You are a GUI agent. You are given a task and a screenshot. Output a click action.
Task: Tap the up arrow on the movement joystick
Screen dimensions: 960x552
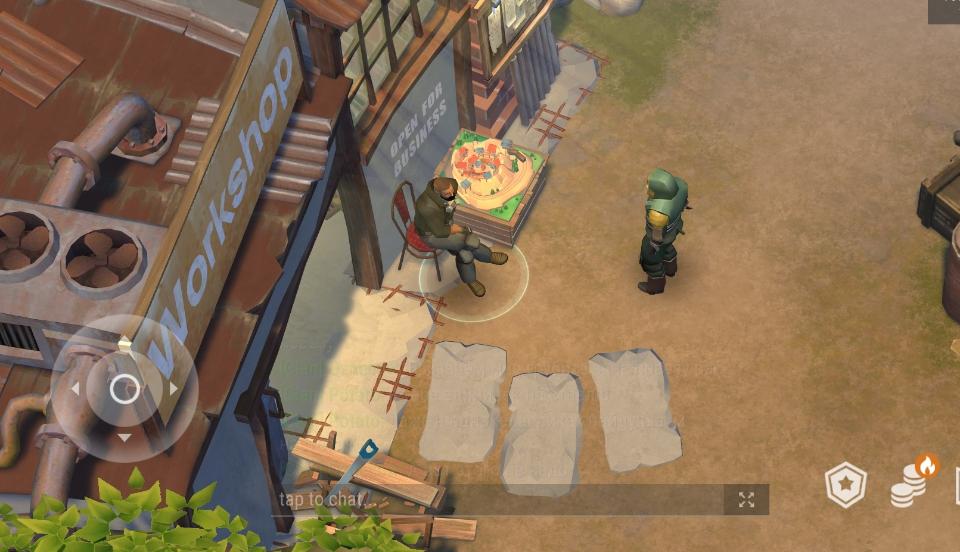(124, 344)
